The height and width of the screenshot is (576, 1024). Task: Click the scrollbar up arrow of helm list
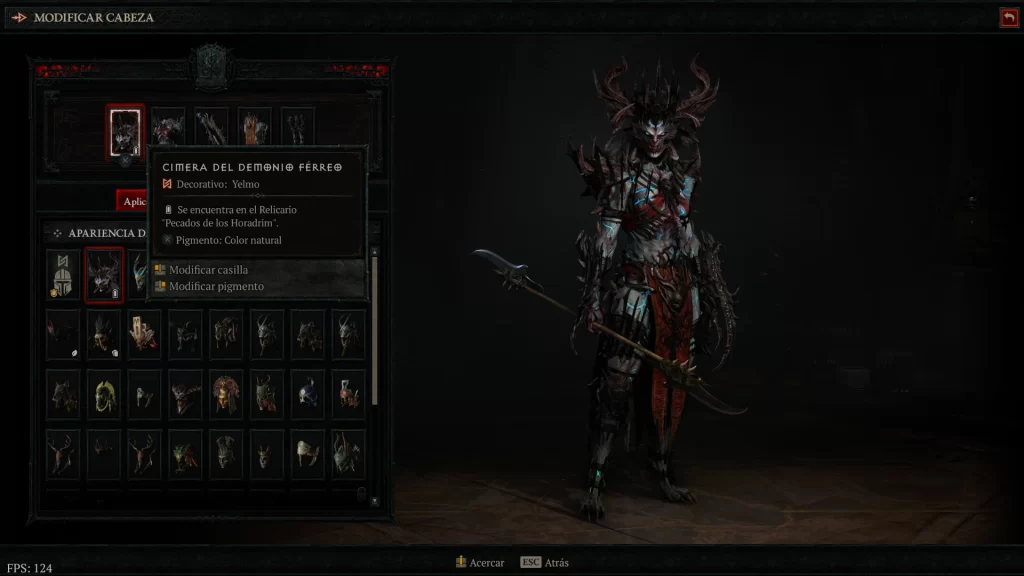(375, 251)
